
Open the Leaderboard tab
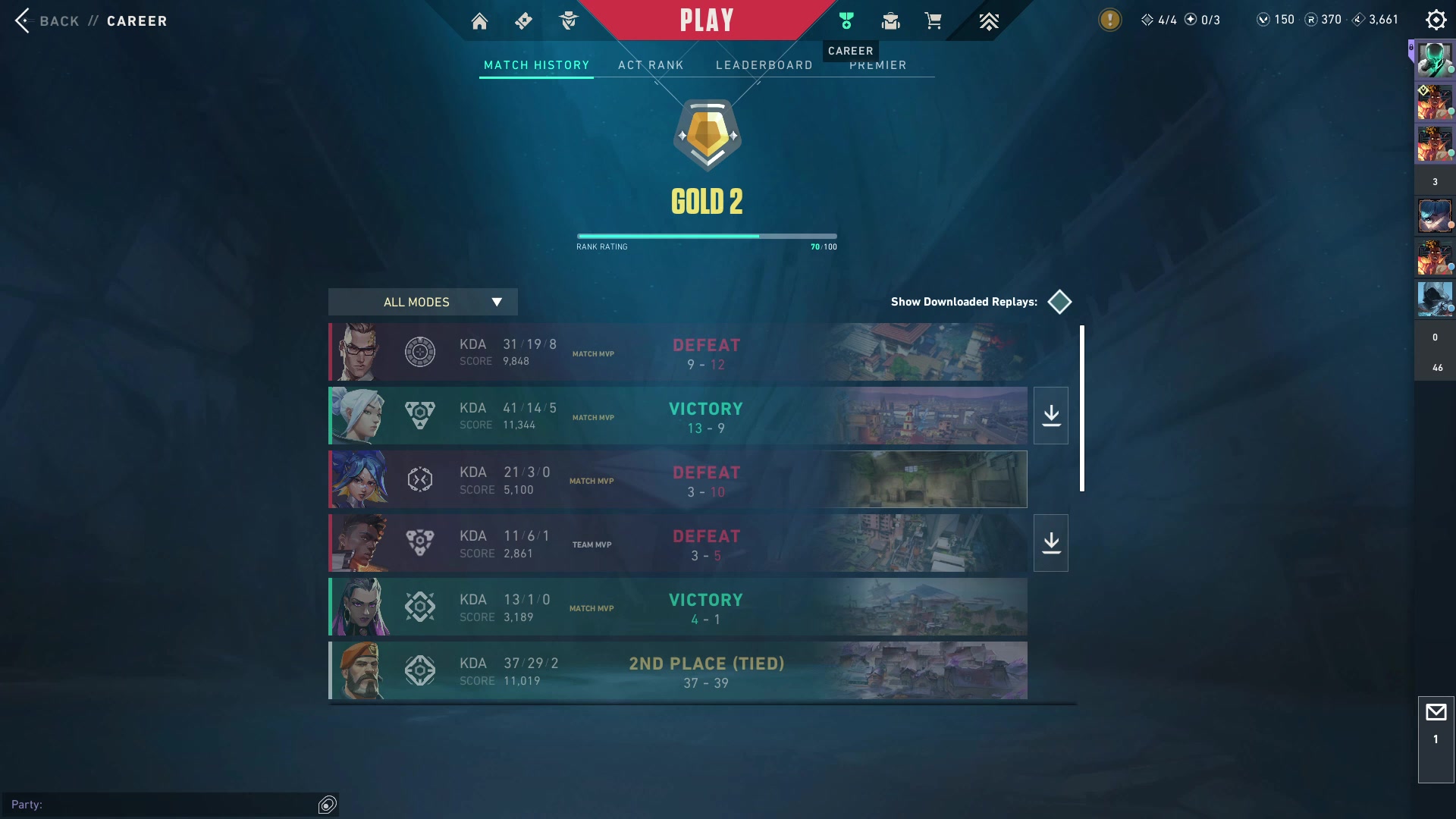pyautogui.click(x=764, y=65)
